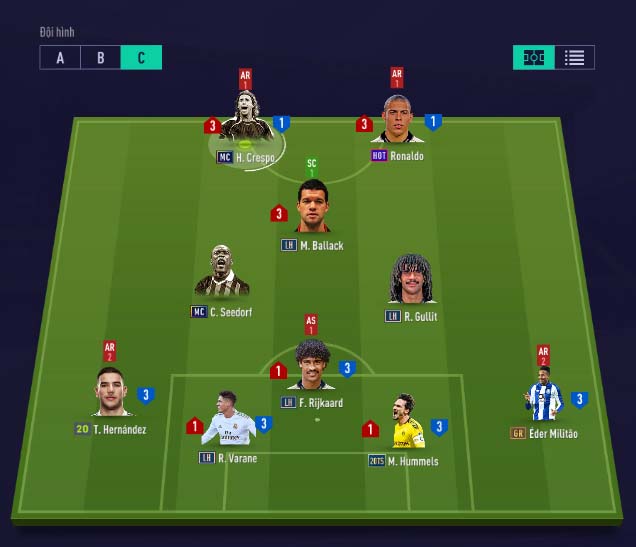Select defender R. Varane
This screenshot has width=636, height=547.
coord(227,420)
